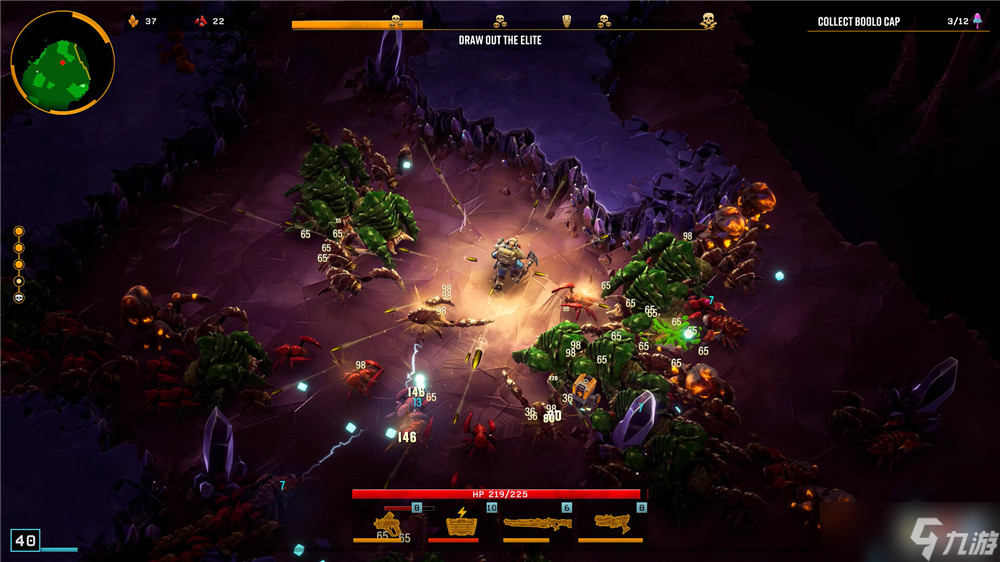The width and height of the screenshot is (1000, 562).
Task: Click the gold resource icon
Action: coord(133,21)
